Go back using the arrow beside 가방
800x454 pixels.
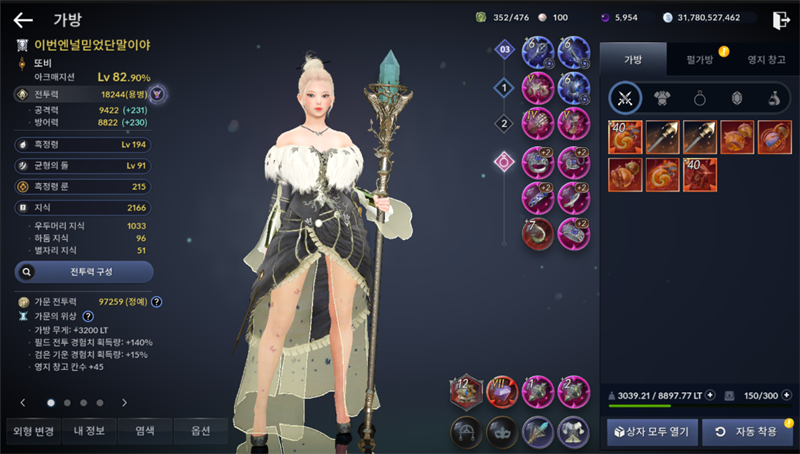(x=23, y=19)
